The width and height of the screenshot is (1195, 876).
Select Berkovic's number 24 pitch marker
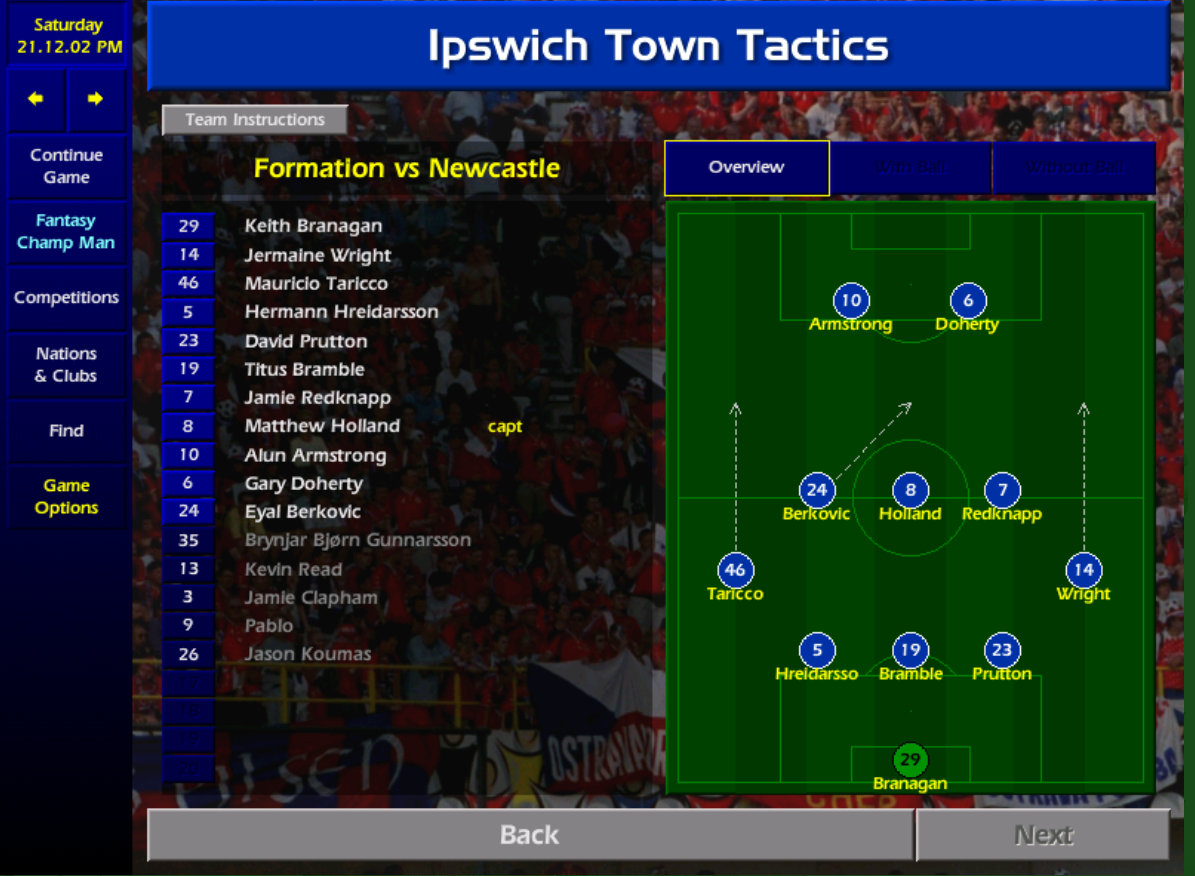tap(817, 490)
